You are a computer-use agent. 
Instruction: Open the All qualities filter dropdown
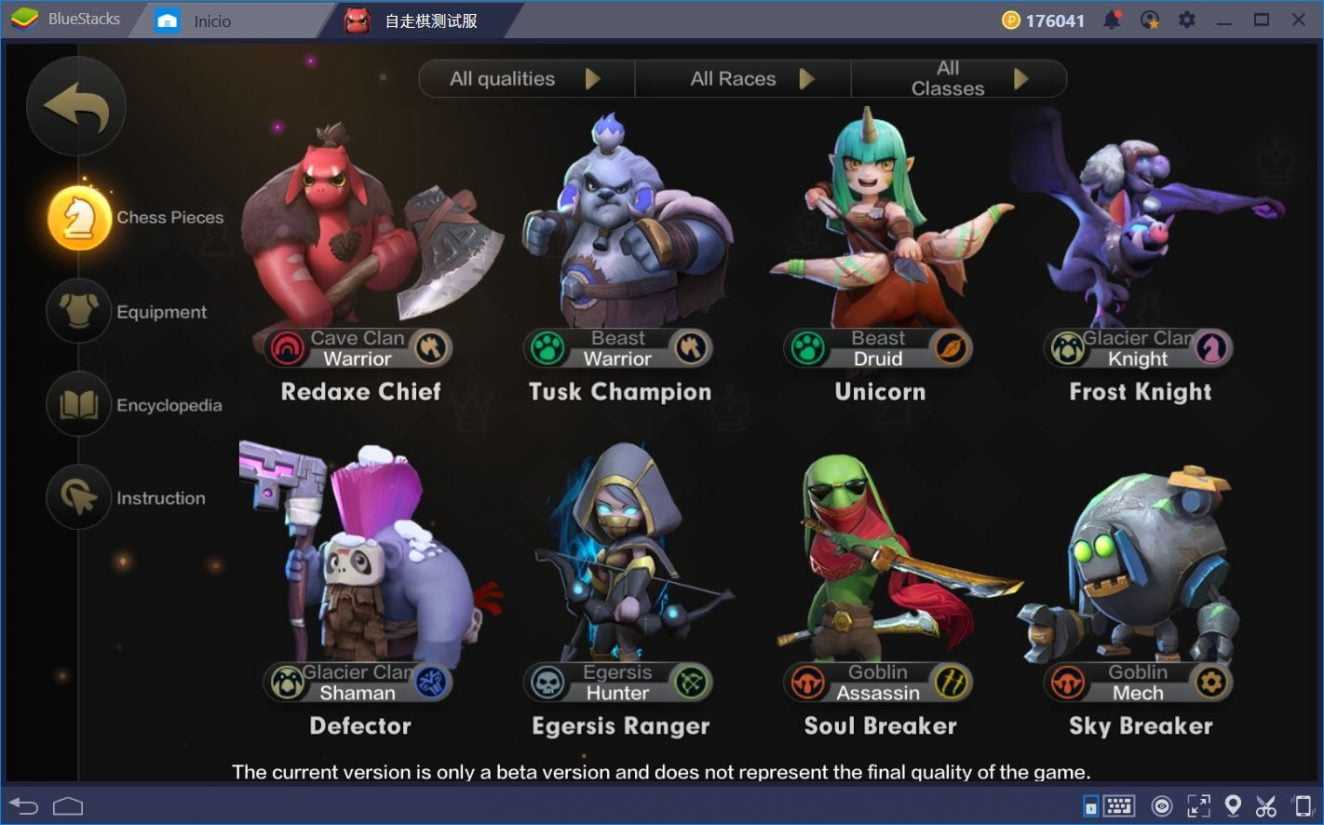click(x=525, y=79)
